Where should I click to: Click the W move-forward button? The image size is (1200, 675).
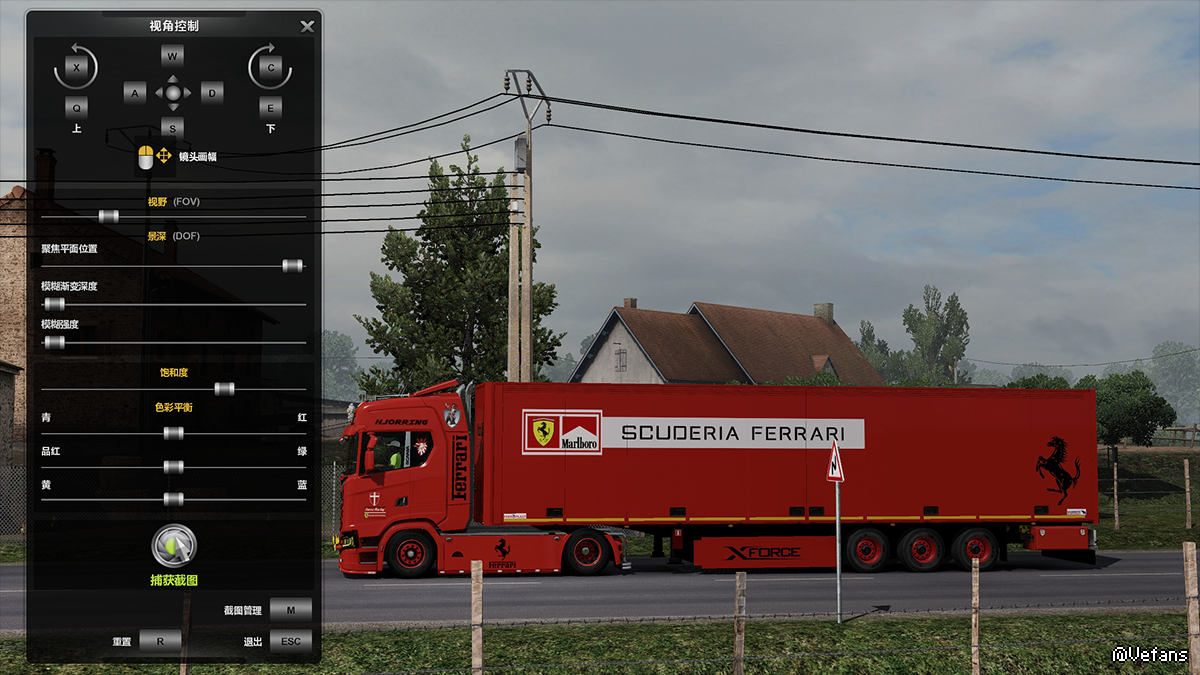click(173, 57)
